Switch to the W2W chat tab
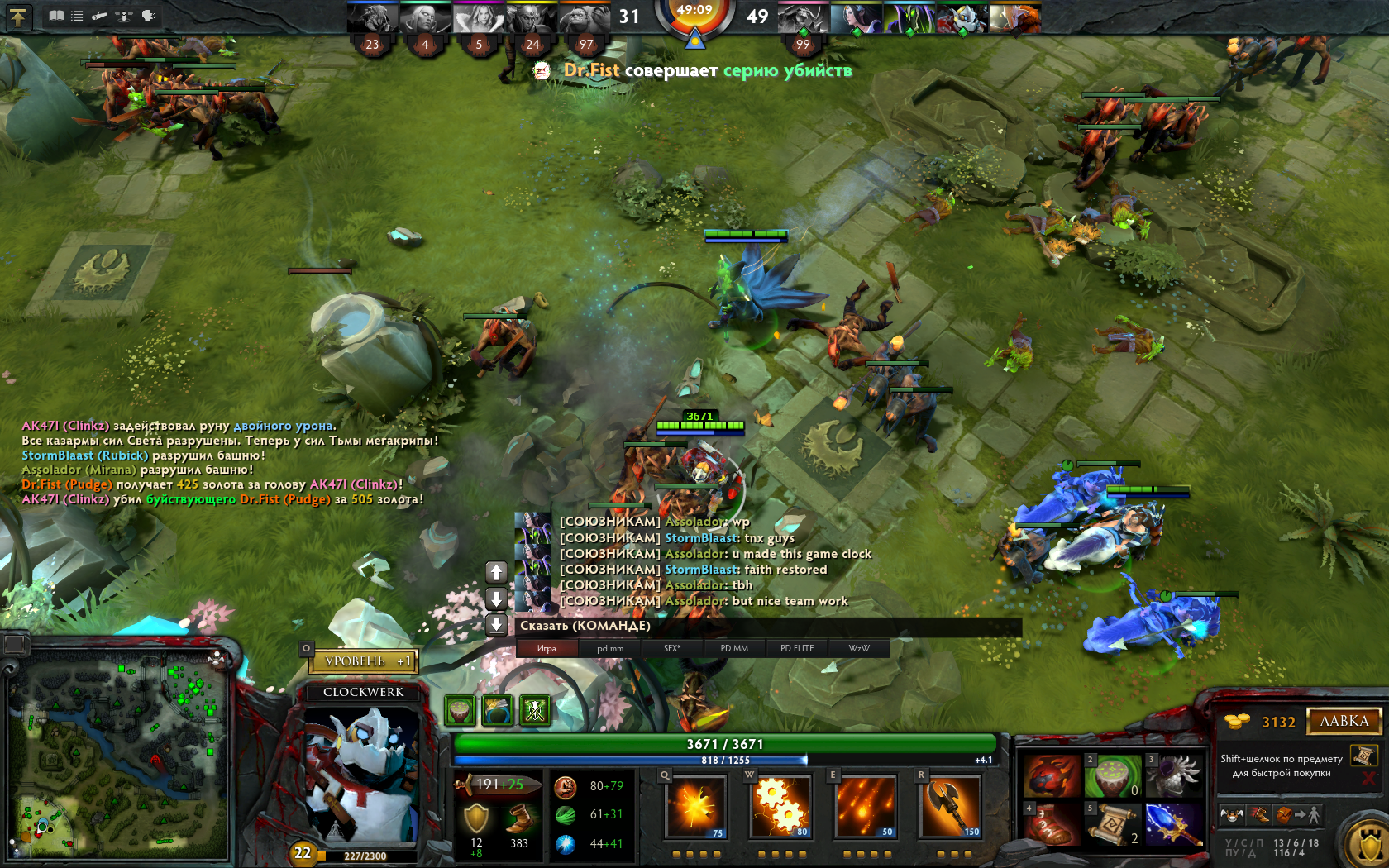The width and height of the screenshot is (1389, 868). 859,648
